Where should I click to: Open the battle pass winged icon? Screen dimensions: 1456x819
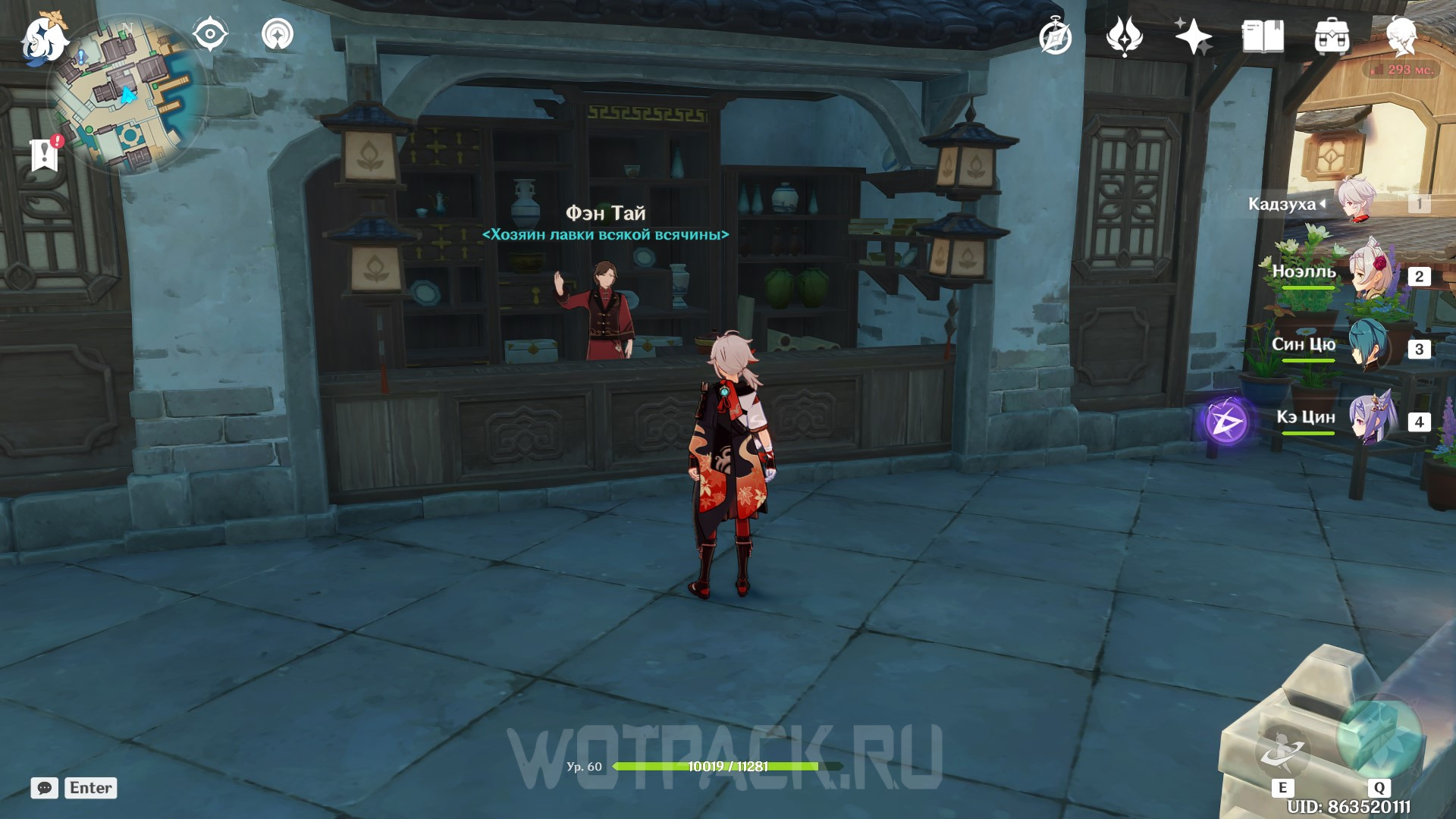pyautogui.click(x=1125, y=36)
